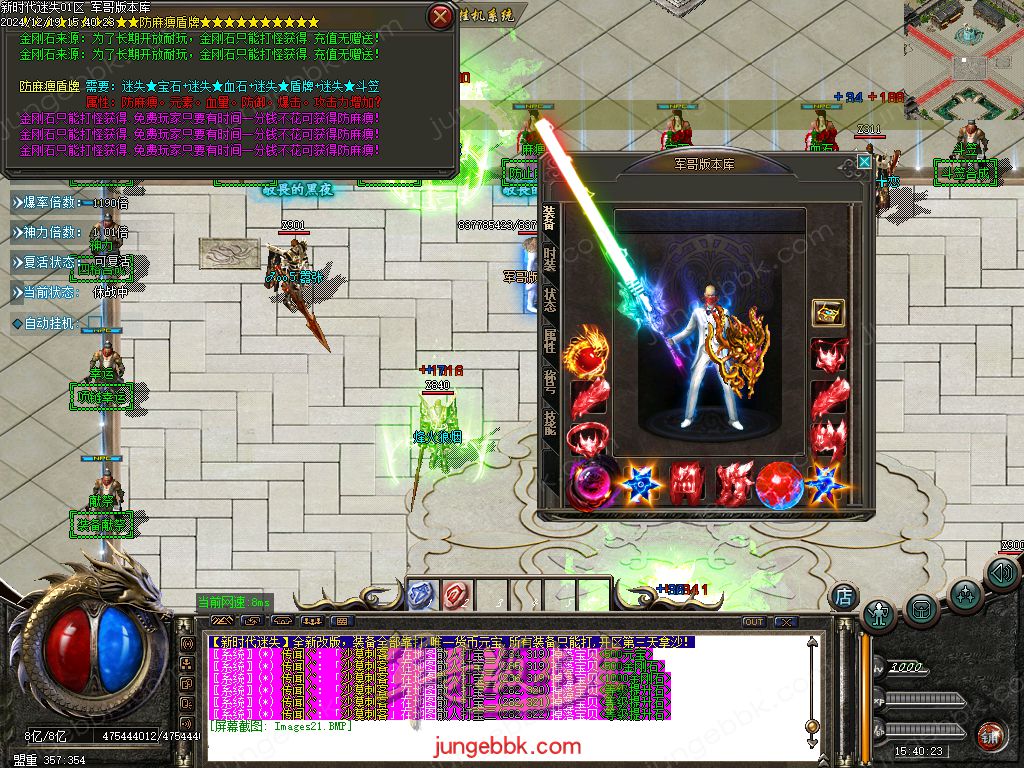Select the 属性 attributes tab

pyautogui.click(x=550, y=341)
